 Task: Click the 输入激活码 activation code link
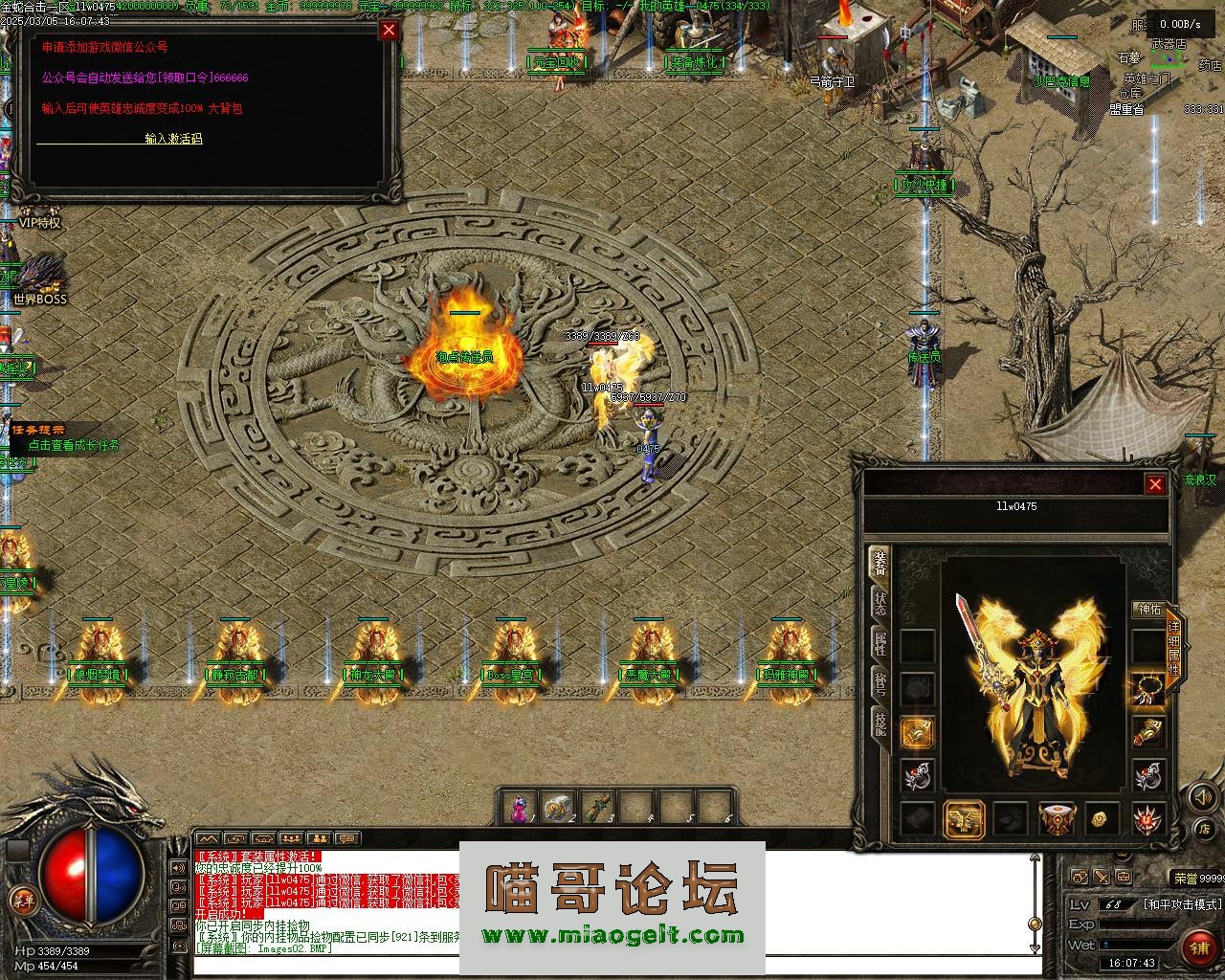coord(173,139)
